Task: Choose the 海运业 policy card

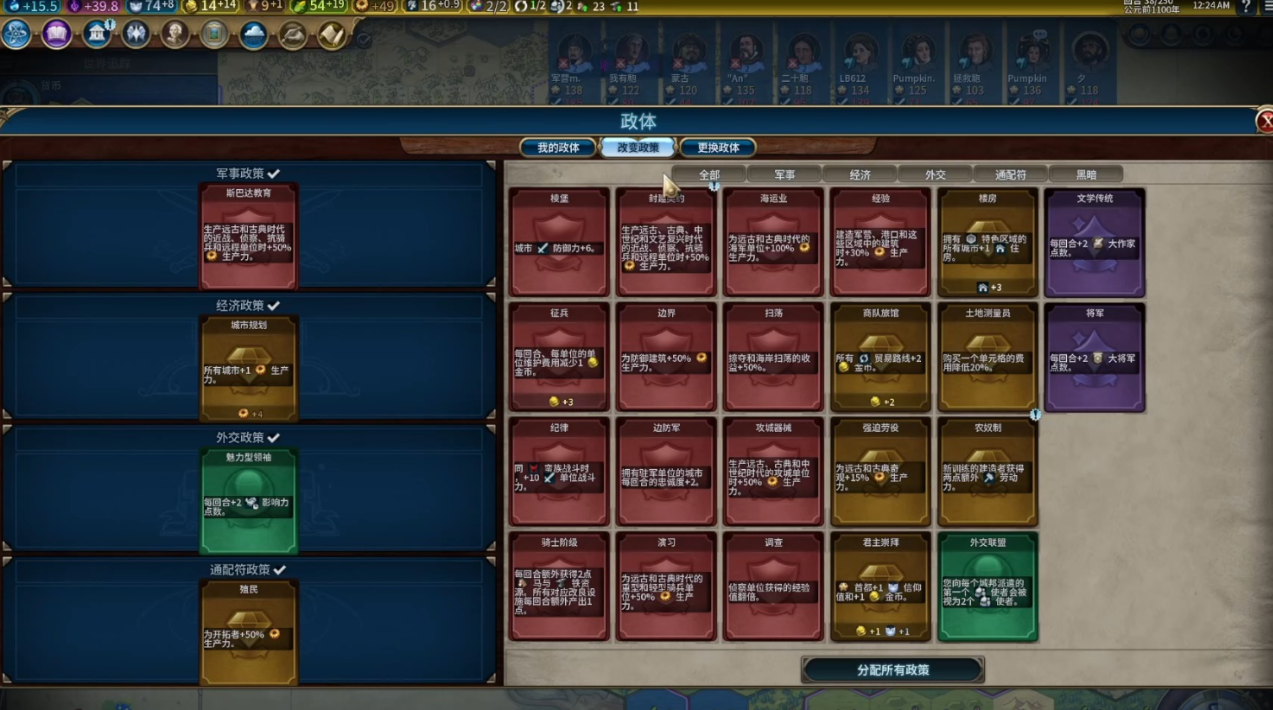Action: pos(773,242)
